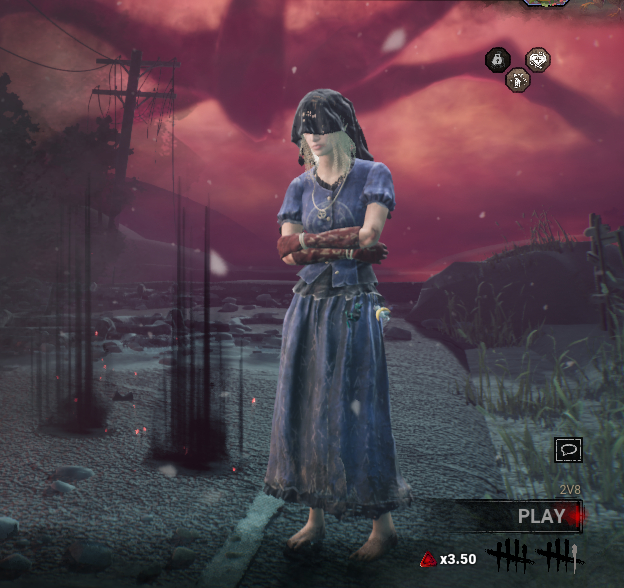Select the padlock perk icon

click(x=497, y=60)
